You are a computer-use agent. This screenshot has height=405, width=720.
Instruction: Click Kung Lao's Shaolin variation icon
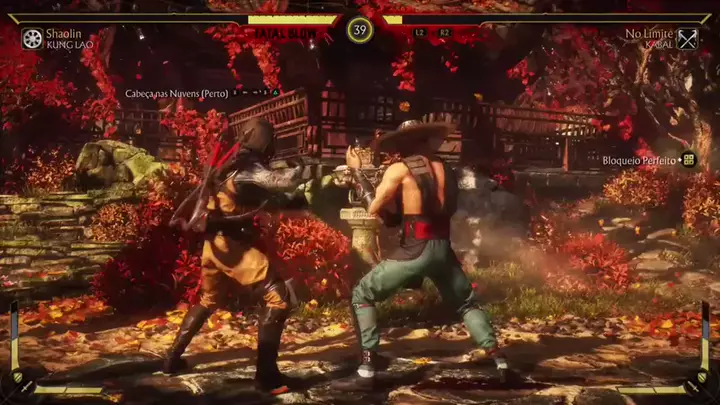coord(32,39)
